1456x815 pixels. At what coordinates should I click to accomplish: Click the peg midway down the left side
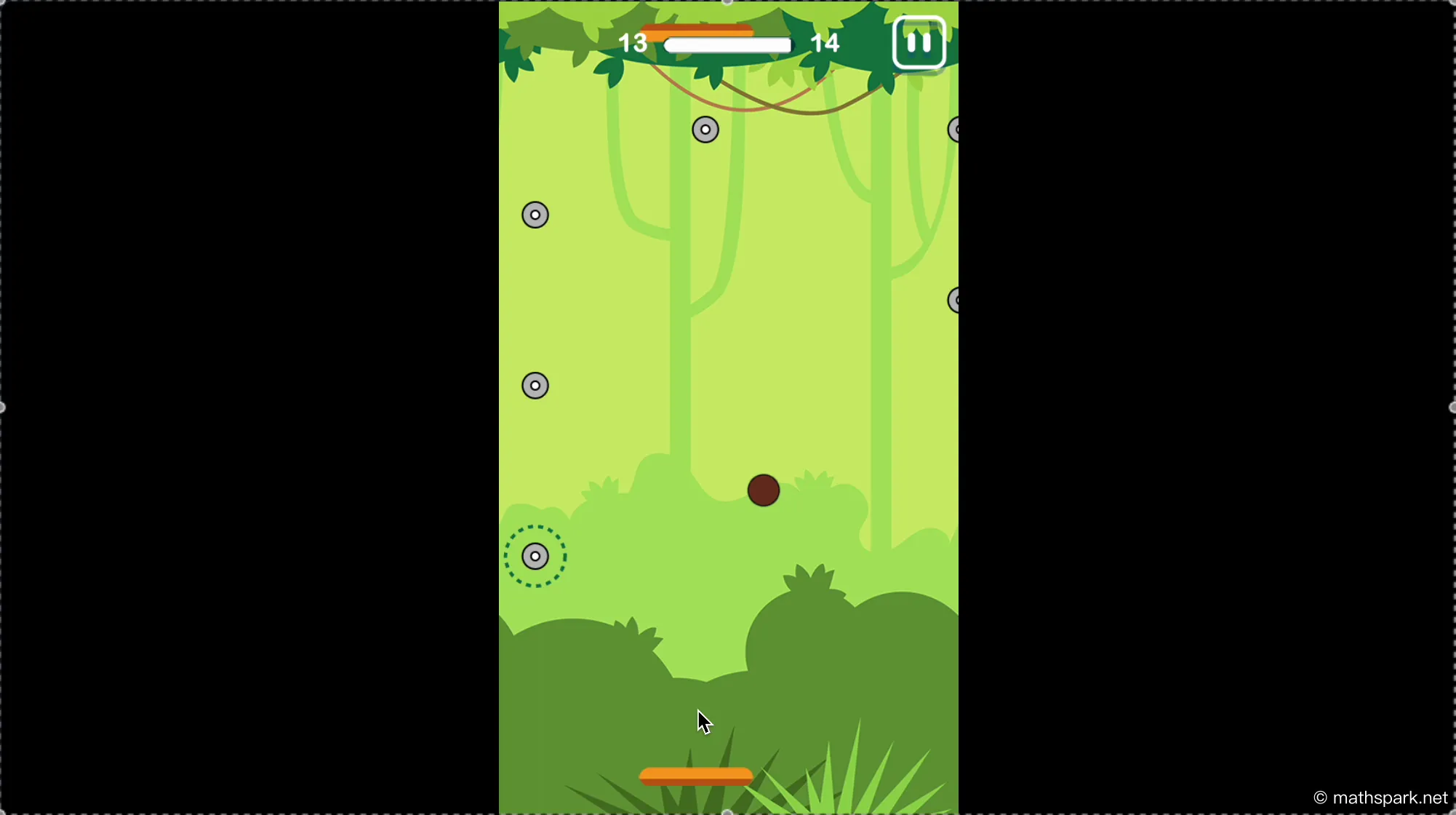[535, 384]
